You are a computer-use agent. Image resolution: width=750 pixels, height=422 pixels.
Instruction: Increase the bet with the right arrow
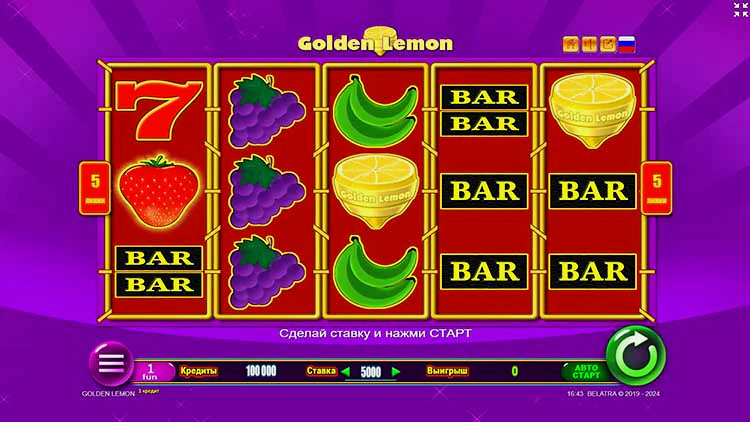[x=396, y=371]
